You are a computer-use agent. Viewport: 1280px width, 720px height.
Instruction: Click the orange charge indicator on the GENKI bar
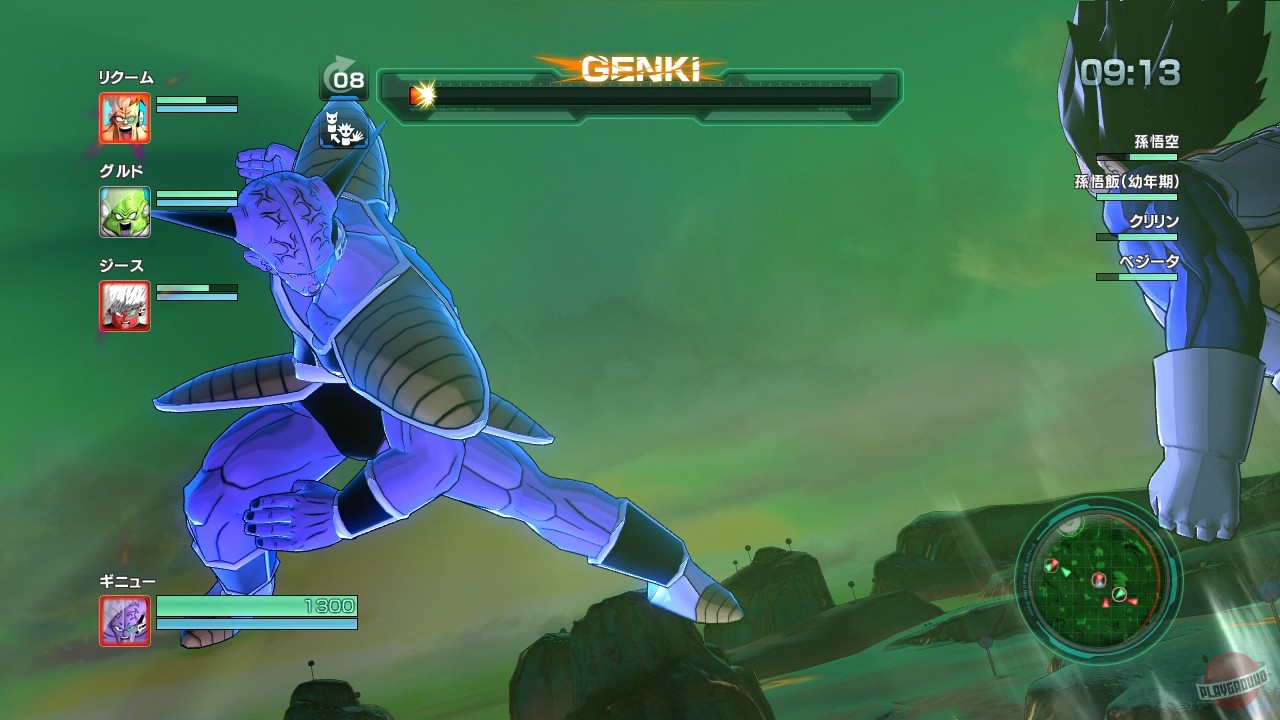(419, 96)
